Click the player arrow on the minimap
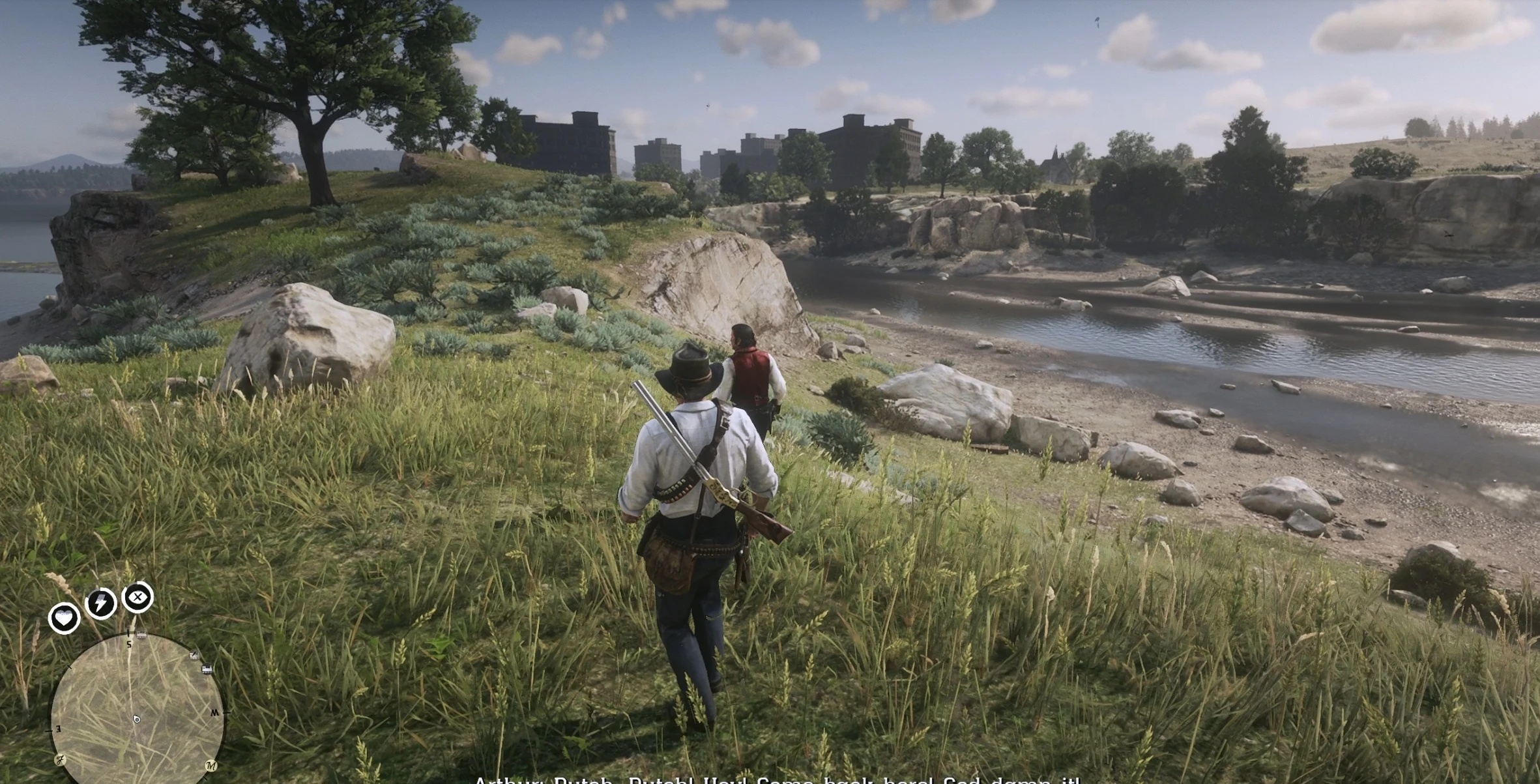1540x784 pixels. [x=136, y=719]
